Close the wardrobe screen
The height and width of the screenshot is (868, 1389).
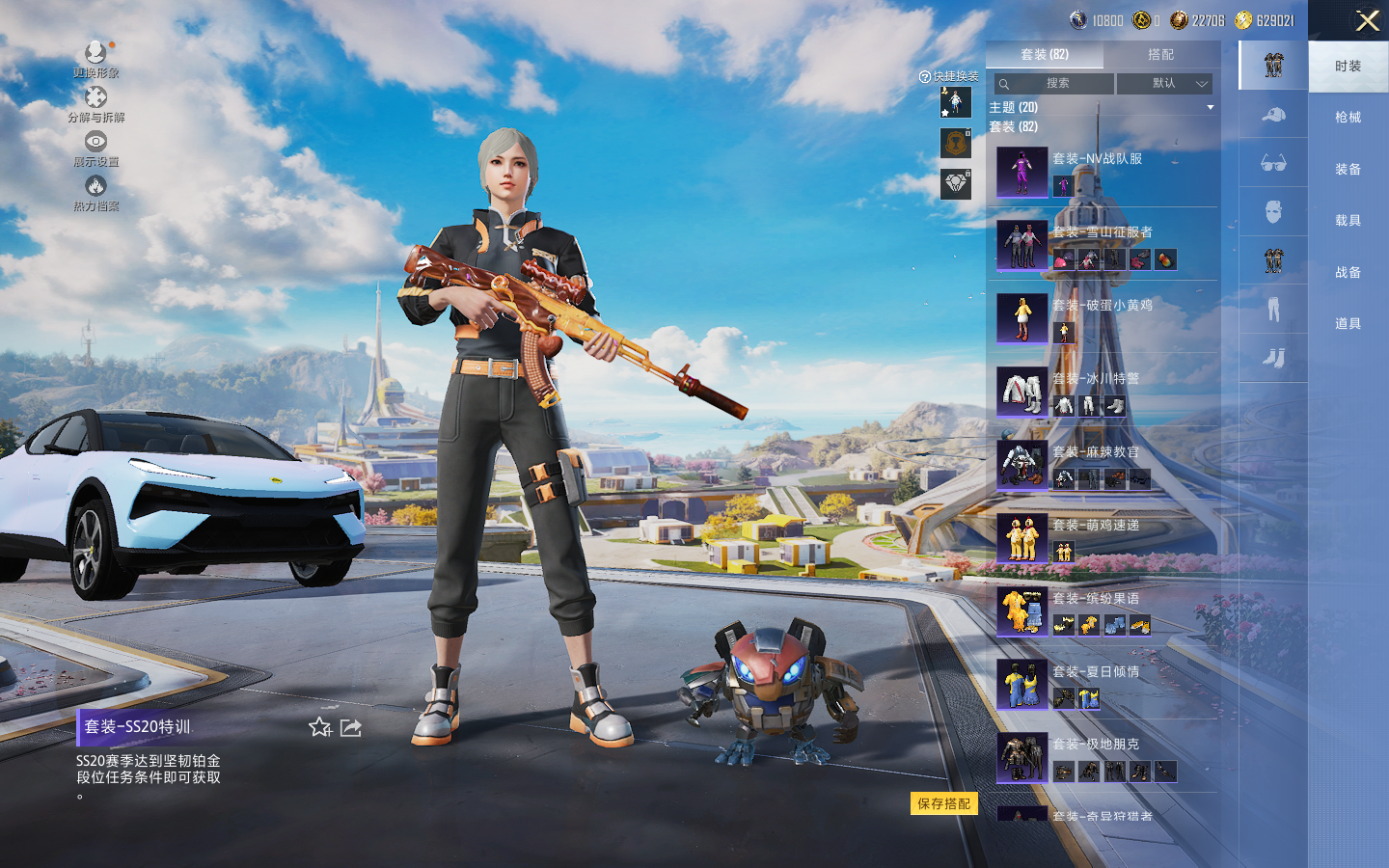tap(1367, 21)
